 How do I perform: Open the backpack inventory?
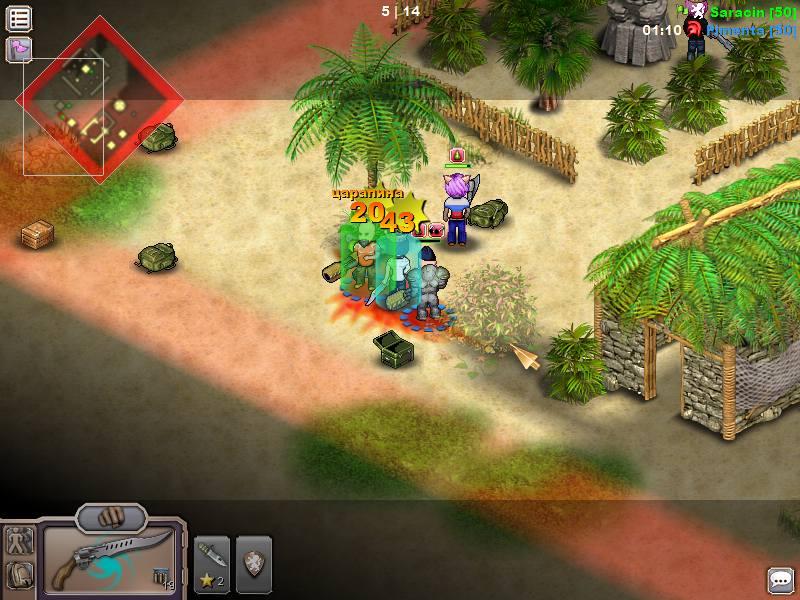(19, 576)
